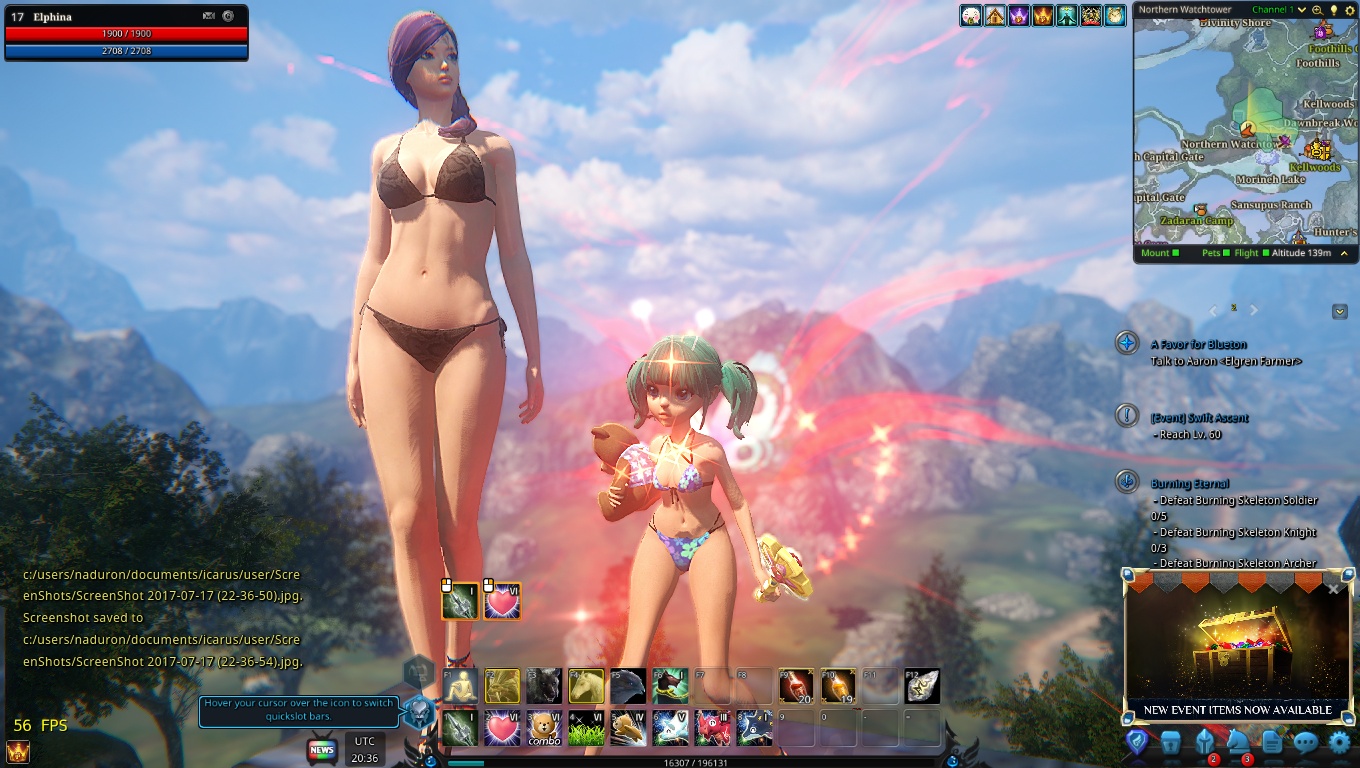Open the treasure chest inventory icon
This screenshot has width=1360, height=768.
coord(1170,743)
